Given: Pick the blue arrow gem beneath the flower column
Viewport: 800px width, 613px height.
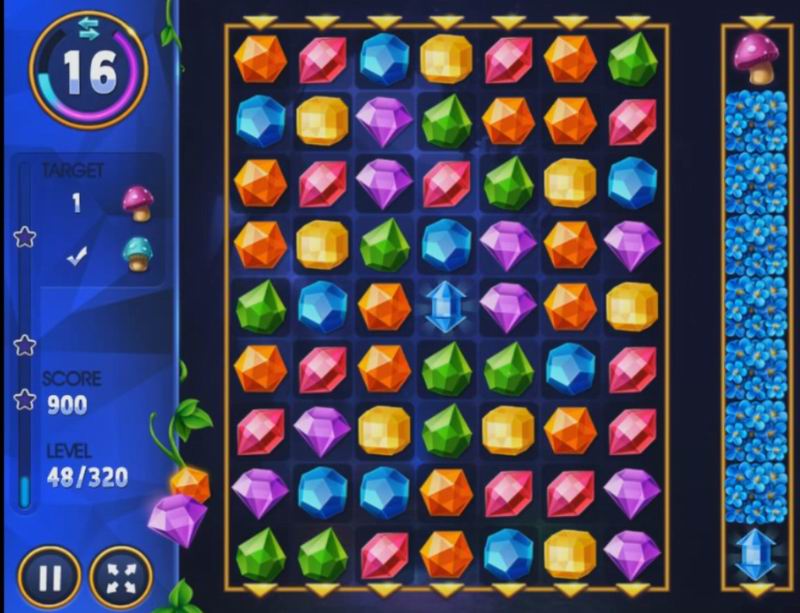Looking at the screenshot, I should click(757, 554).
